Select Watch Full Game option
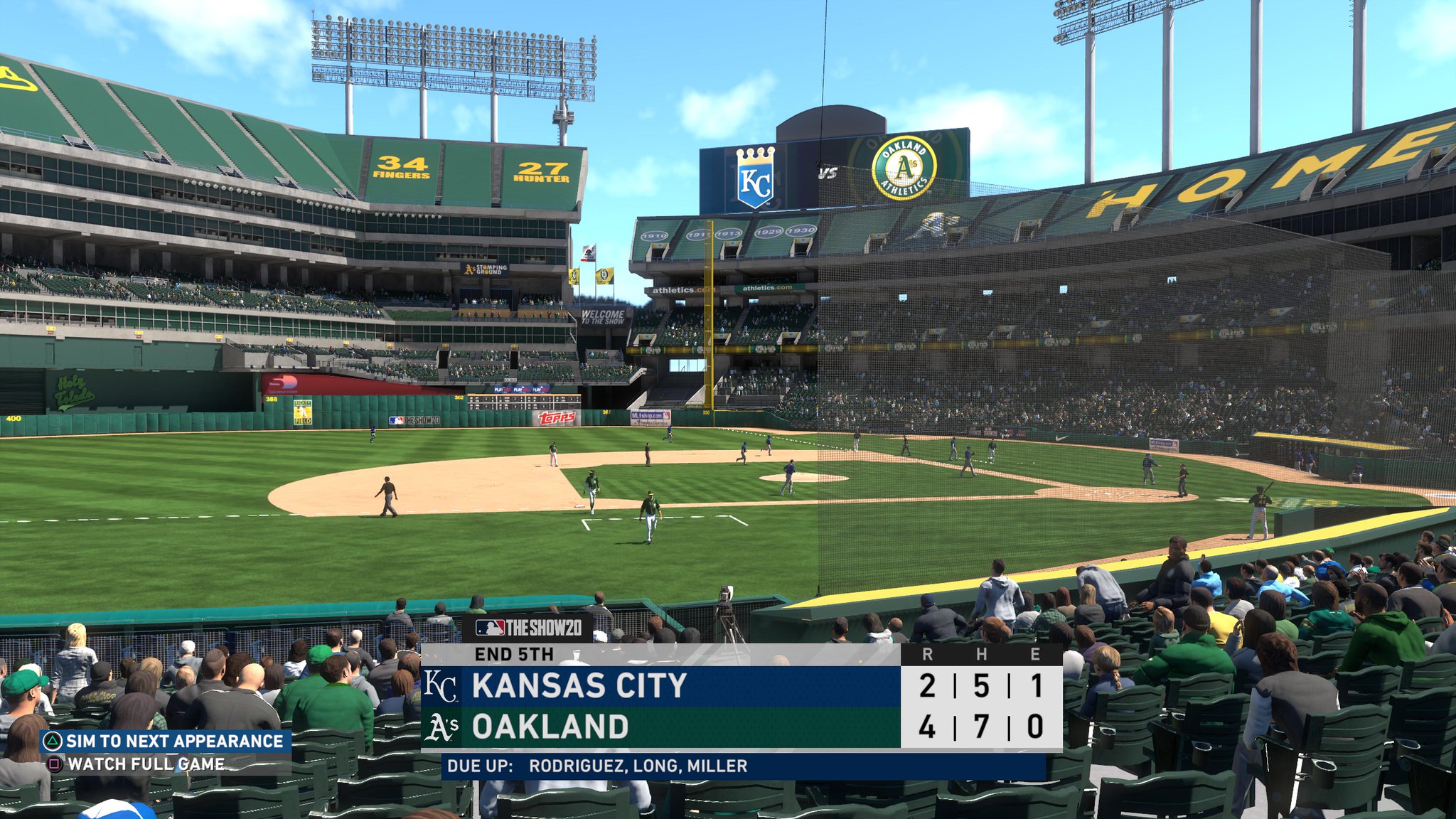Viewport: 1456px width, 819px height. [139, 764]
